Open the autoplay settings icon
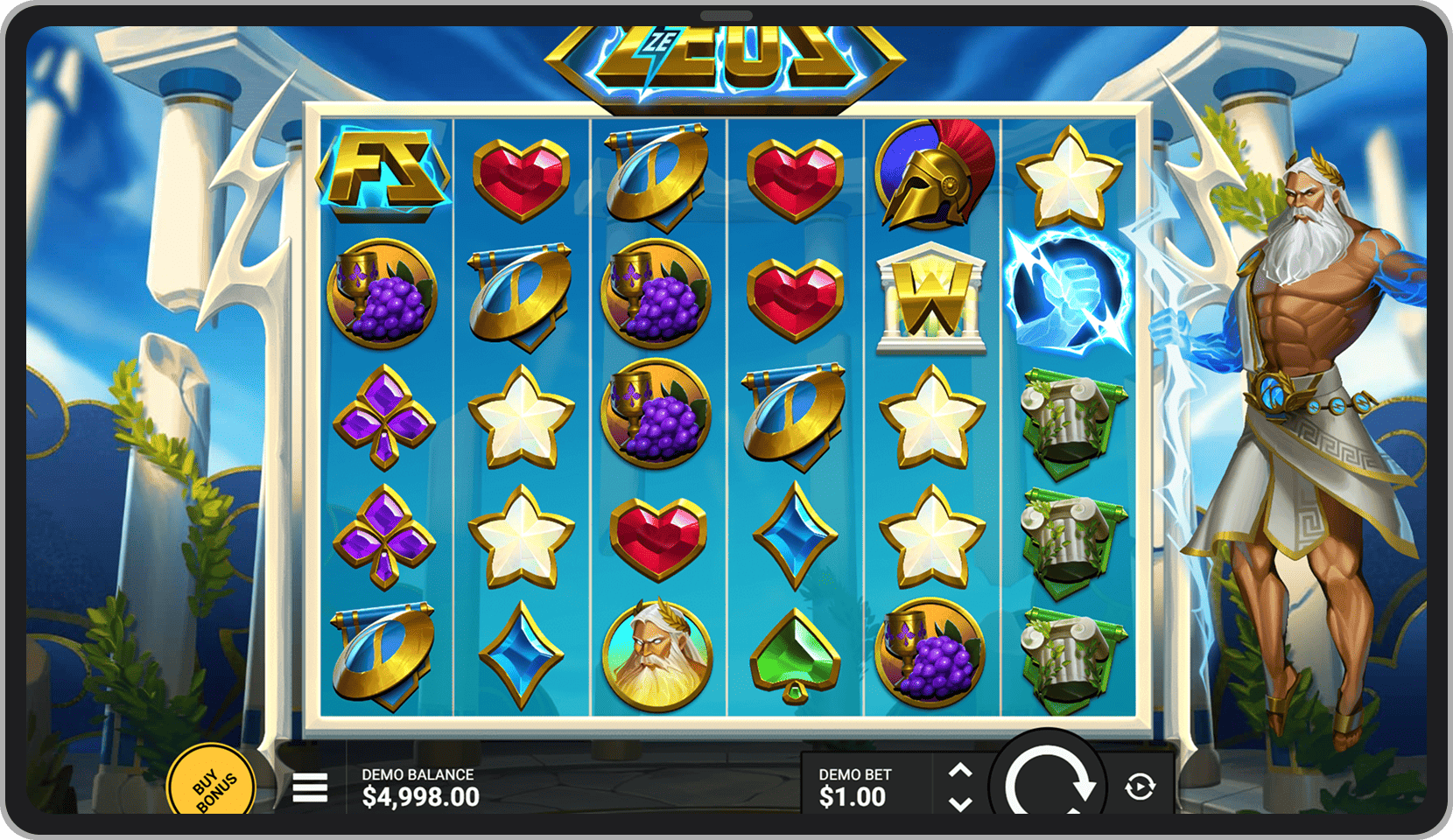Screen dimensions: 1453x840 click(x=1138, y=786)
